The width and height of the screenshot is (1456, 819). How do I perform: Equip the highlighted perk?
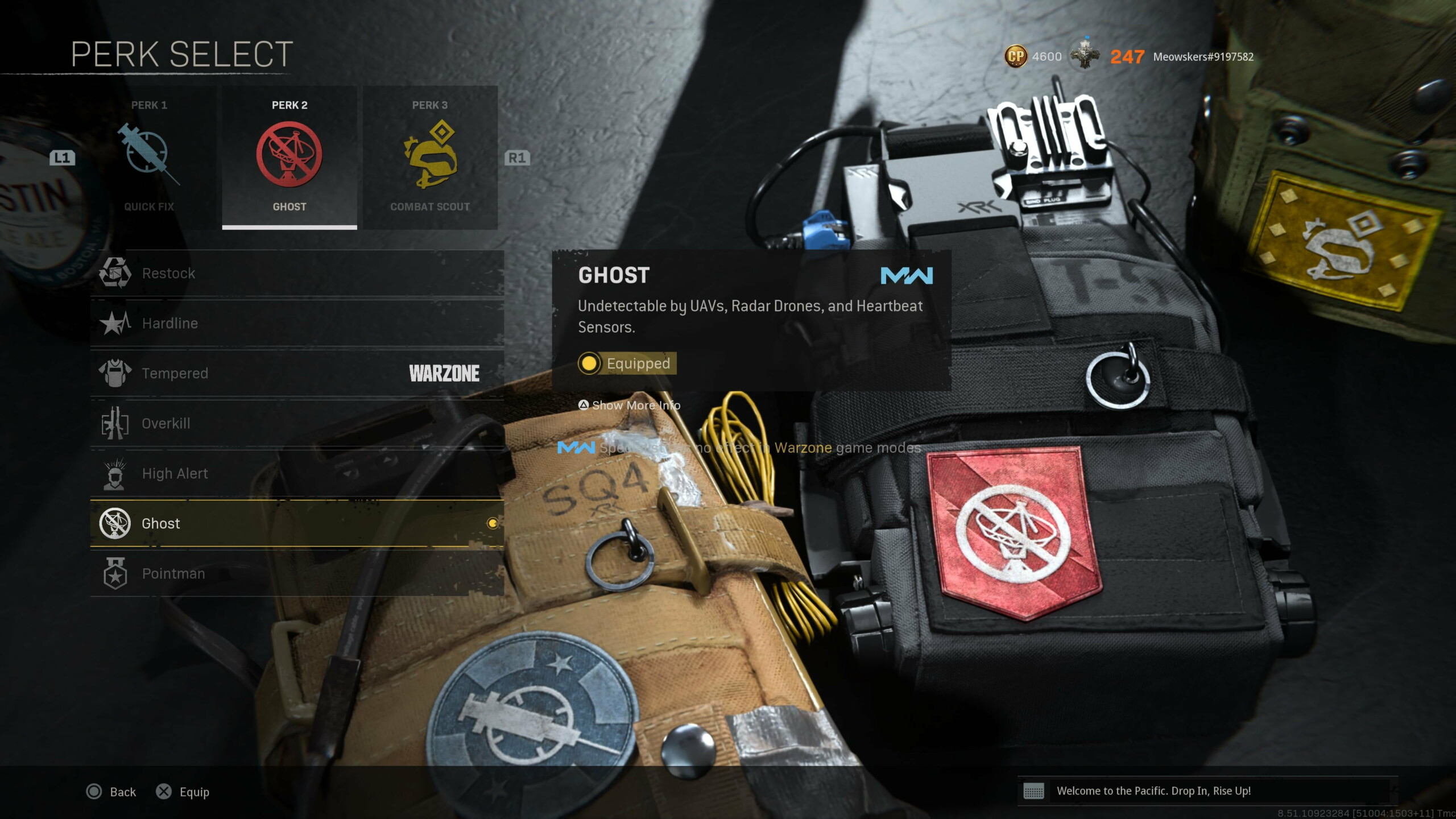(x=183, y=792)
